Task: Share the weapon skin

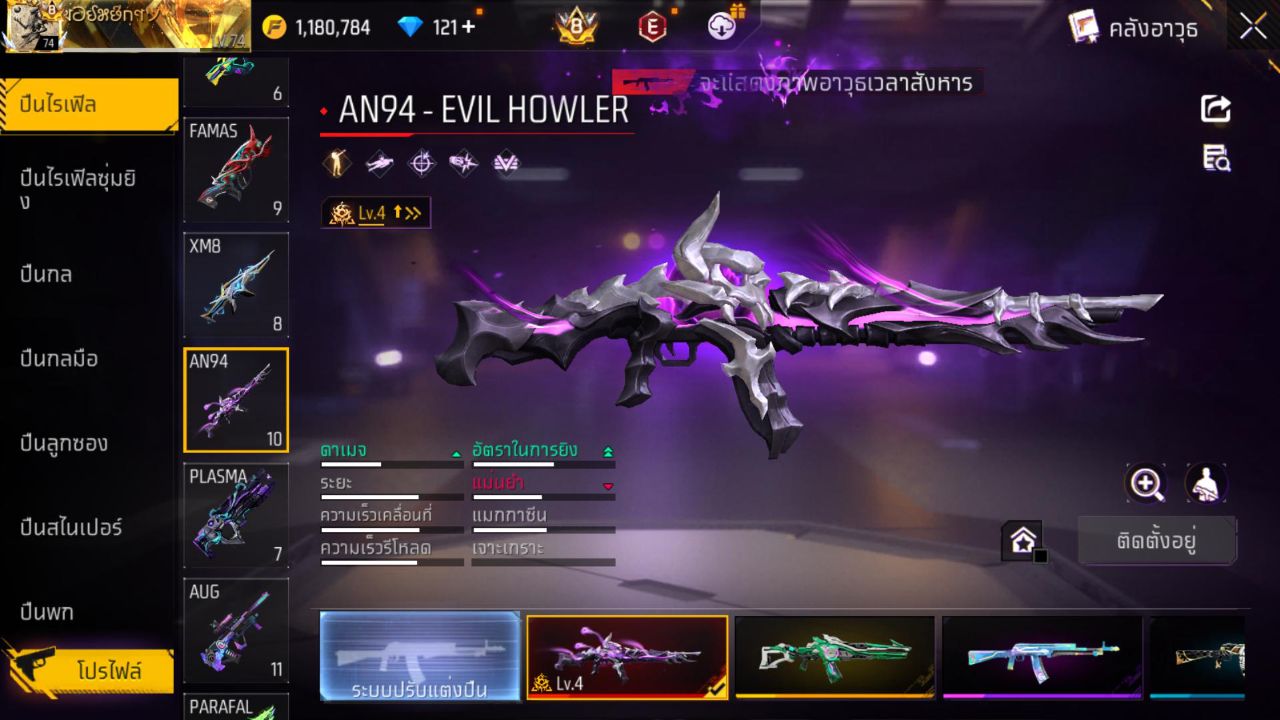Action: (x=1216, y=109)
